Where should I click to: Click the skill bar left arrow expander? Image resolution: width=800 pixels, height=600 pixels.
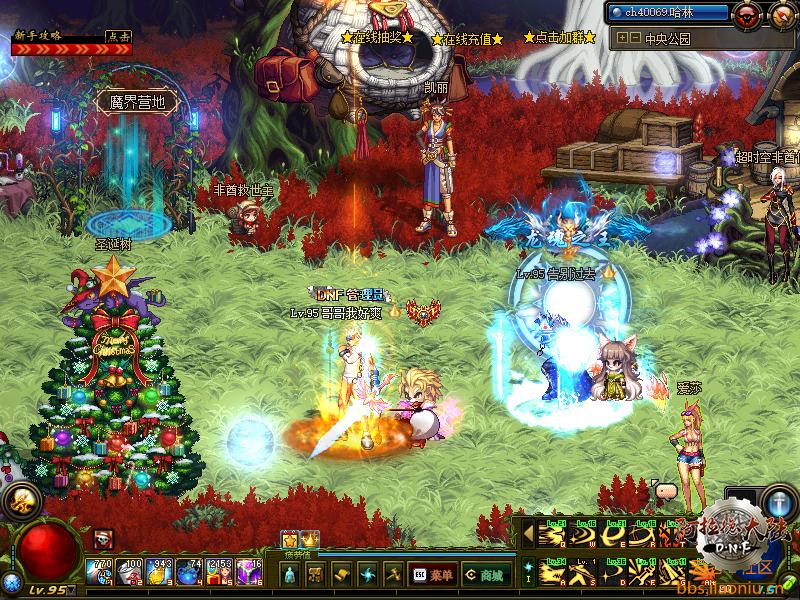(x=528, y=536)
